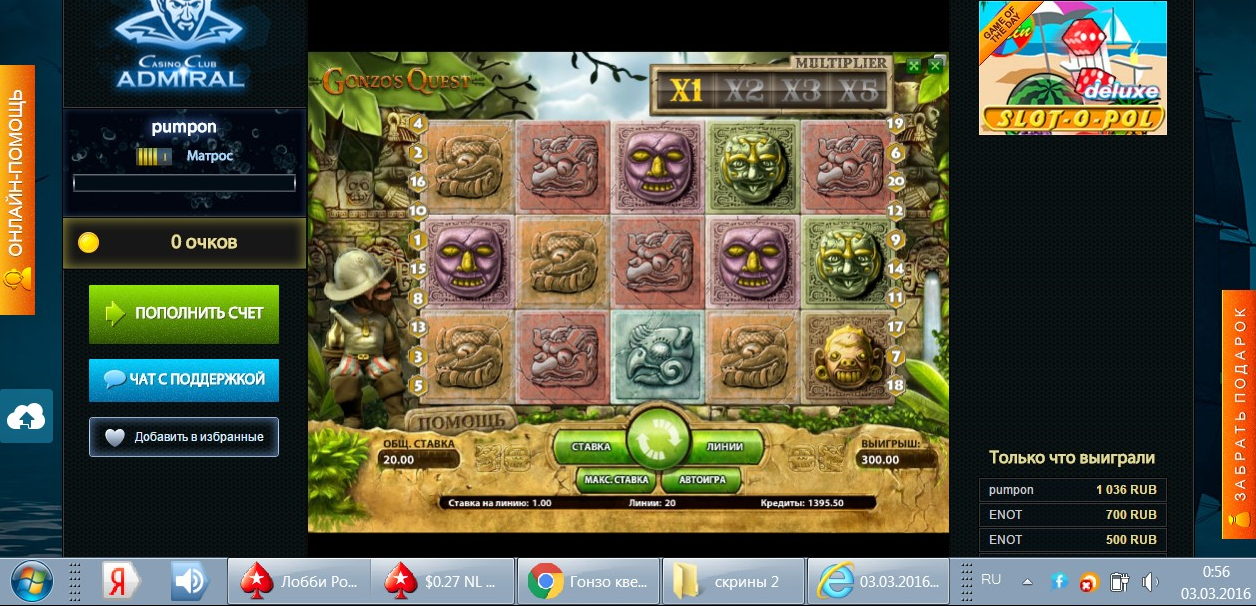This screenshot has width=1256, height=606.
Task: Click ПОПОЛНИТЬ СЧЕТ deposit button
Action: pyautogui.click(x=183, y=313)
